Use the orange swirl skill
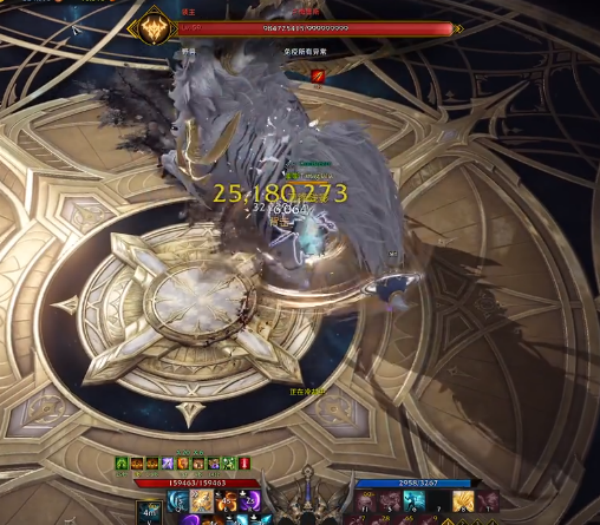 [x=226, y=501]
